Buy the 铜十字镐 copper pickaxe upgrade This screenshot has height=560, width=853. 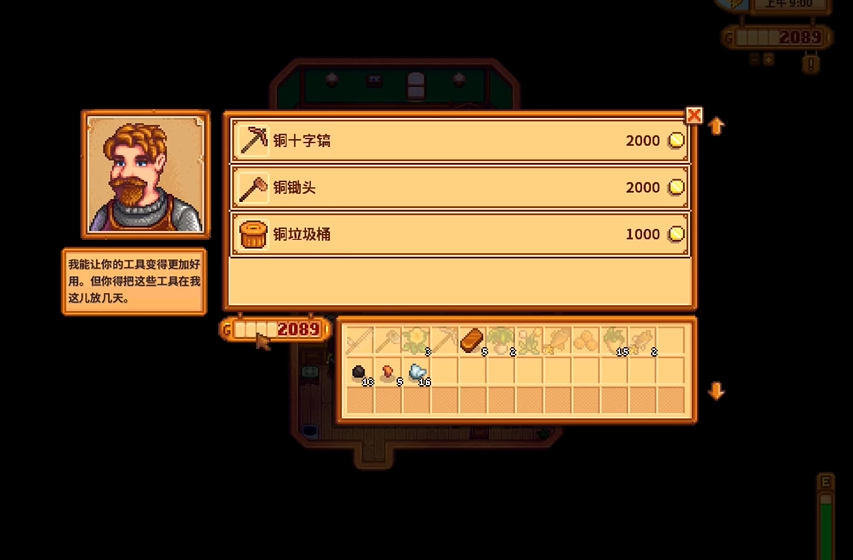coord(460,141)
